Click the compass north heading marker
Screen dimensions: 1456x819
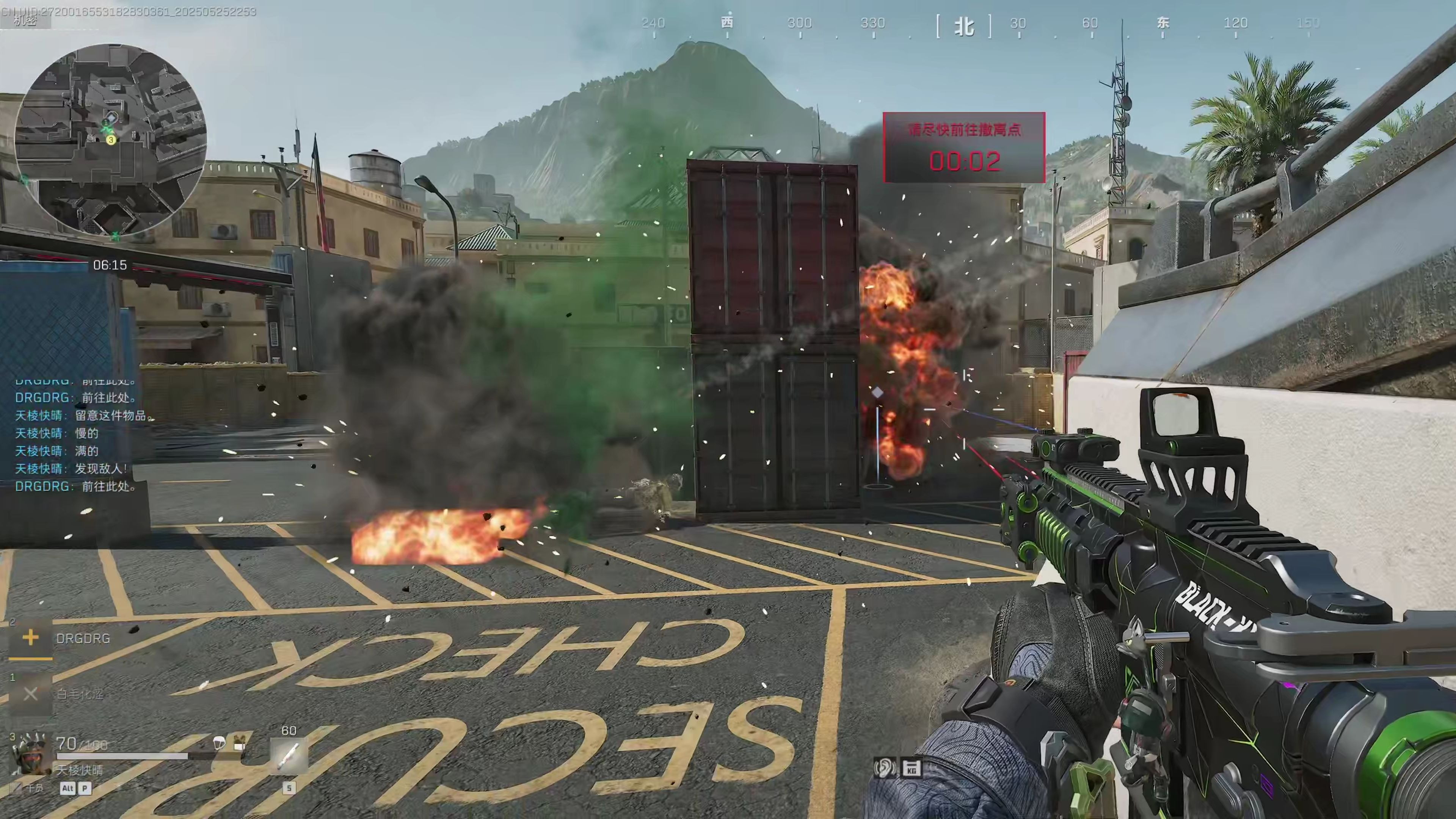click(964, 26)
